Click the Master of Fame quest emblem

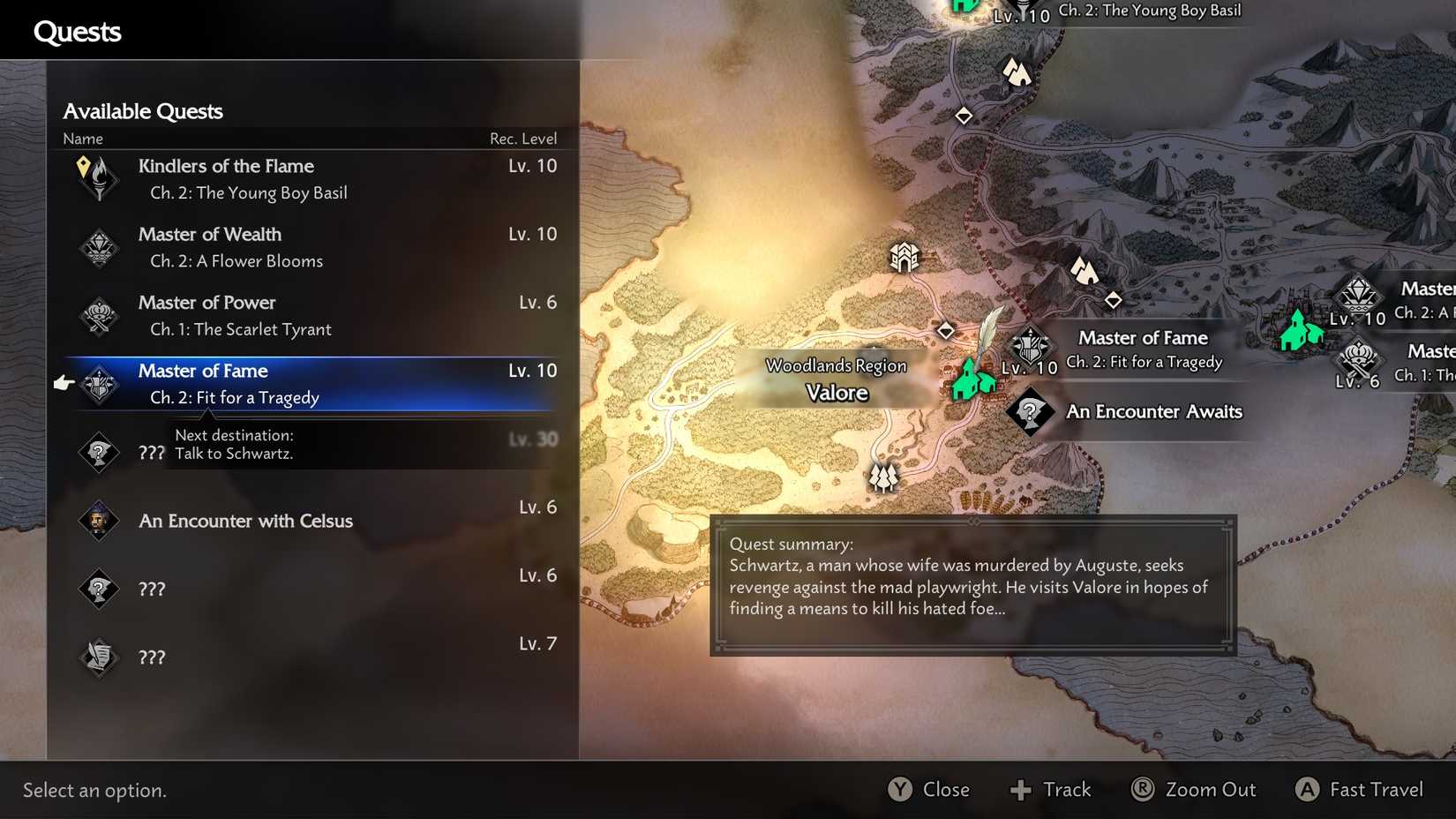point(99,384)
